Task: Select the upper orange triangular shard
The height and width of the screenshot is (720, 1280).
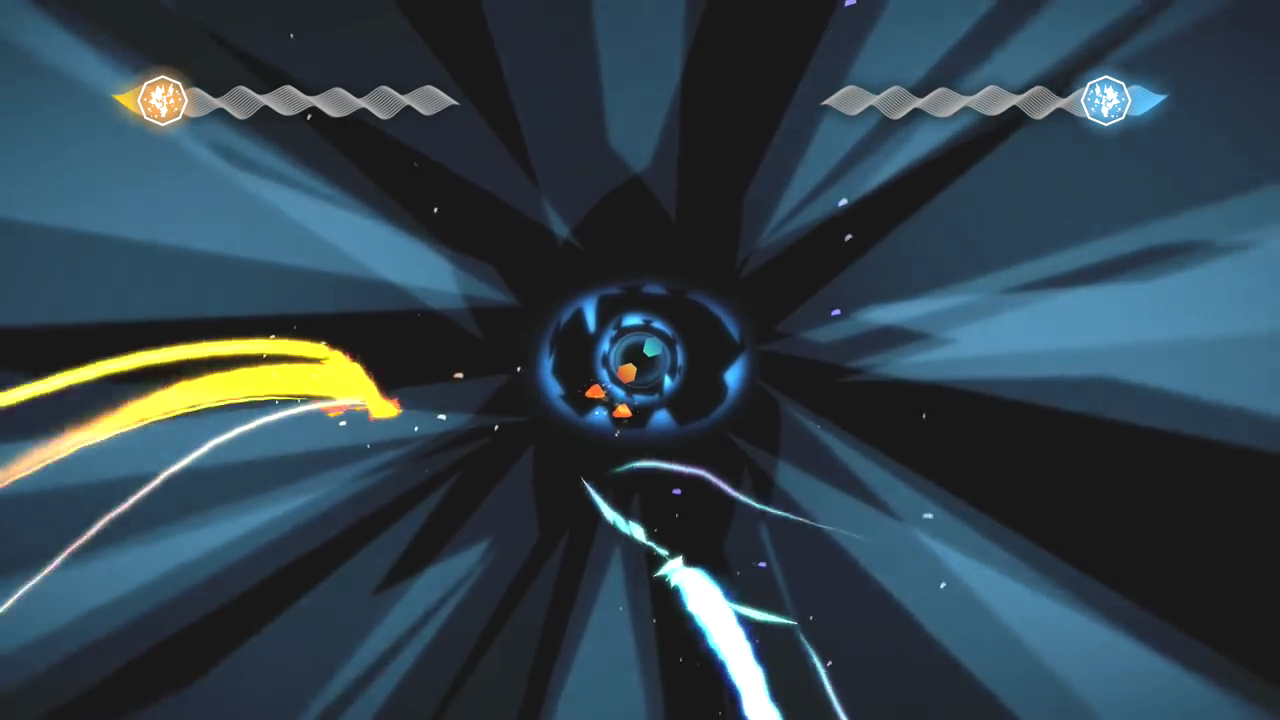Action: click(x=594, y=390)
